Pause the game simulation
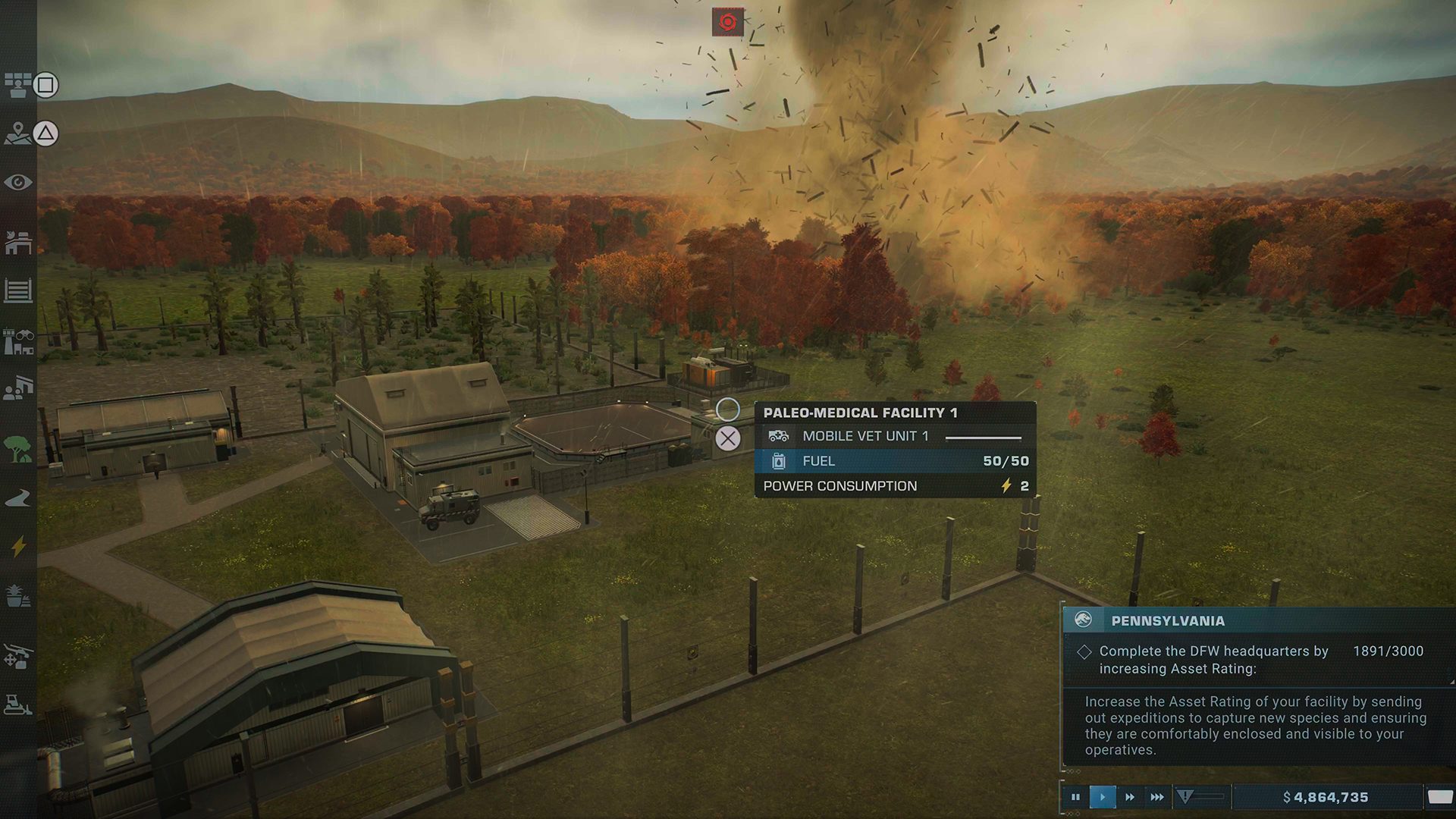The height and width of the screenshot is (819, 1456). pyautogui.click(x=1076, y=797)
